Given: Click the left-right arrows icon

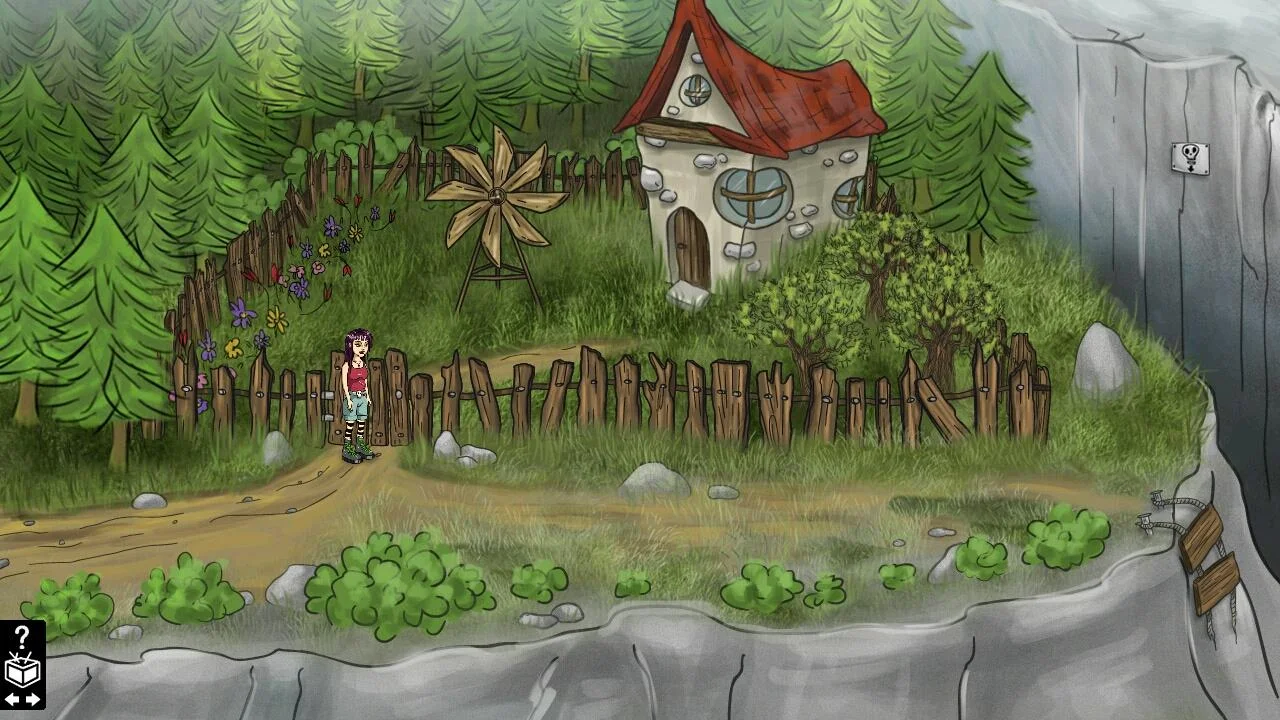Looking at the screenshot, I should point(22,699).
